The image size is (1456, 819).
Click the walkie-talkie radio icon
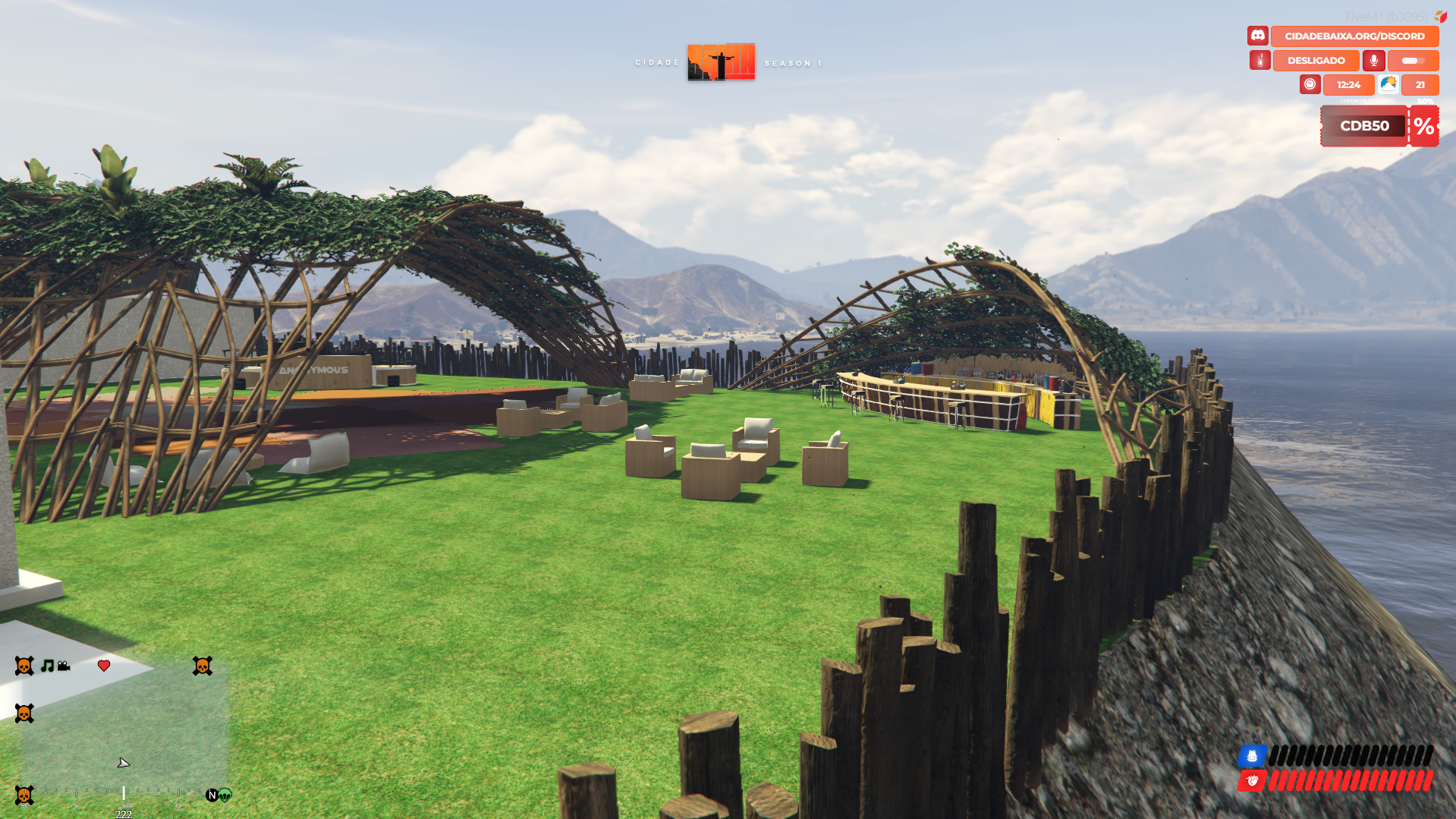(1259, 61)
